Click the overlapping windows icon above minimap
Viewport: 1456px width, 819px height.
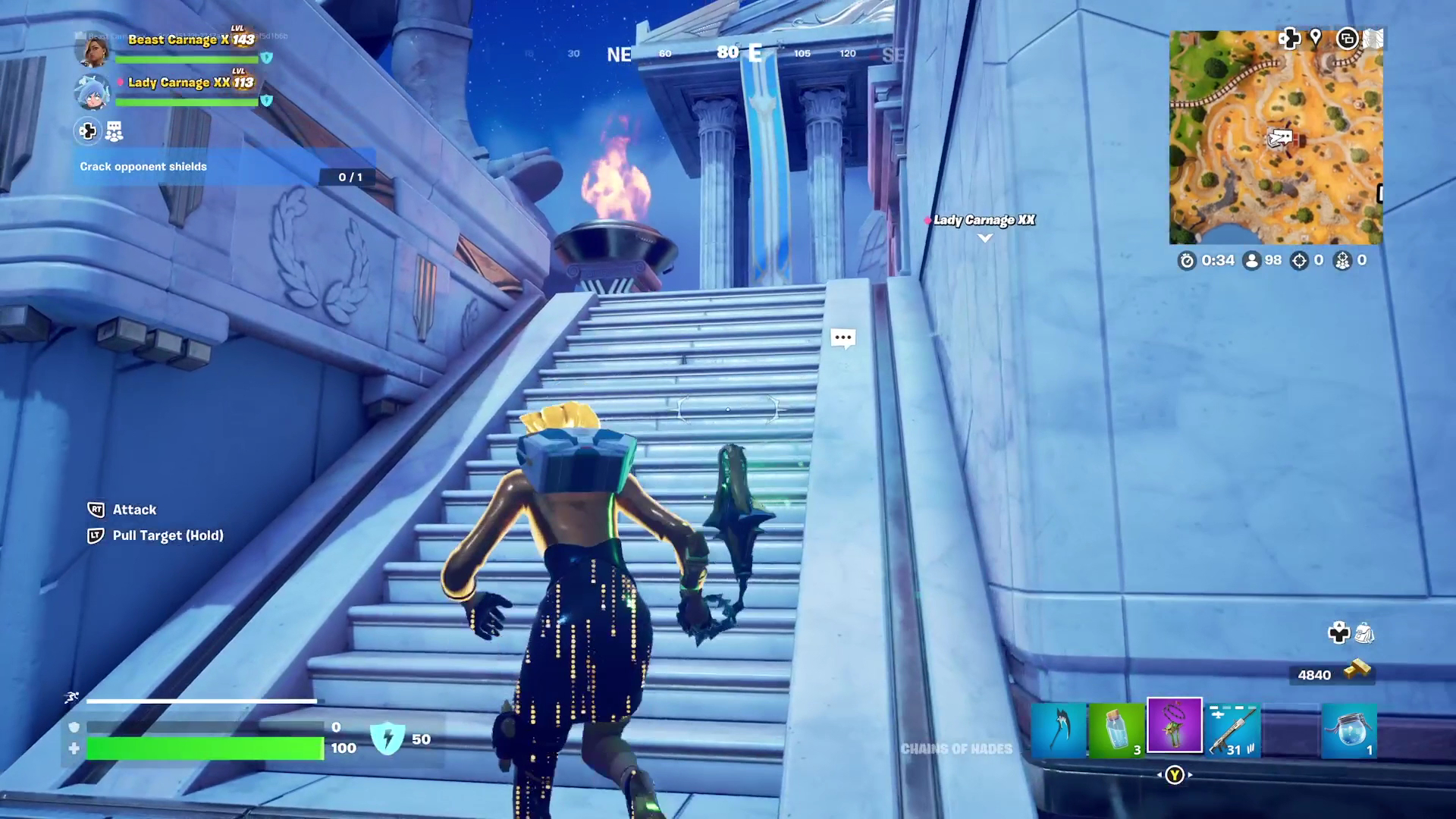click(x=1347, y=39)
